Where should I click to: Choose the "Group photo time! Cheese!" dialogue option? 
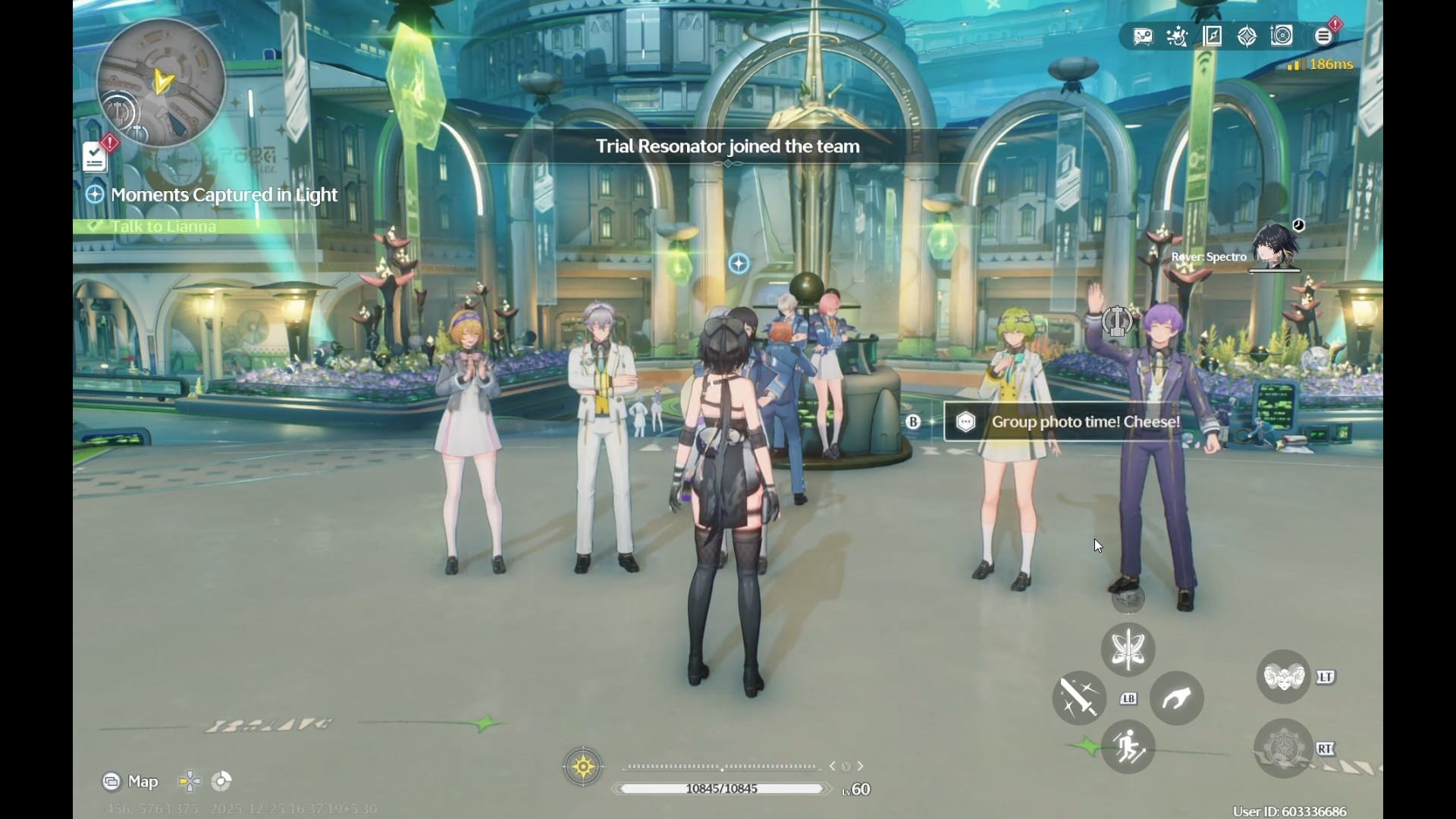click(x=1084, y=422)
